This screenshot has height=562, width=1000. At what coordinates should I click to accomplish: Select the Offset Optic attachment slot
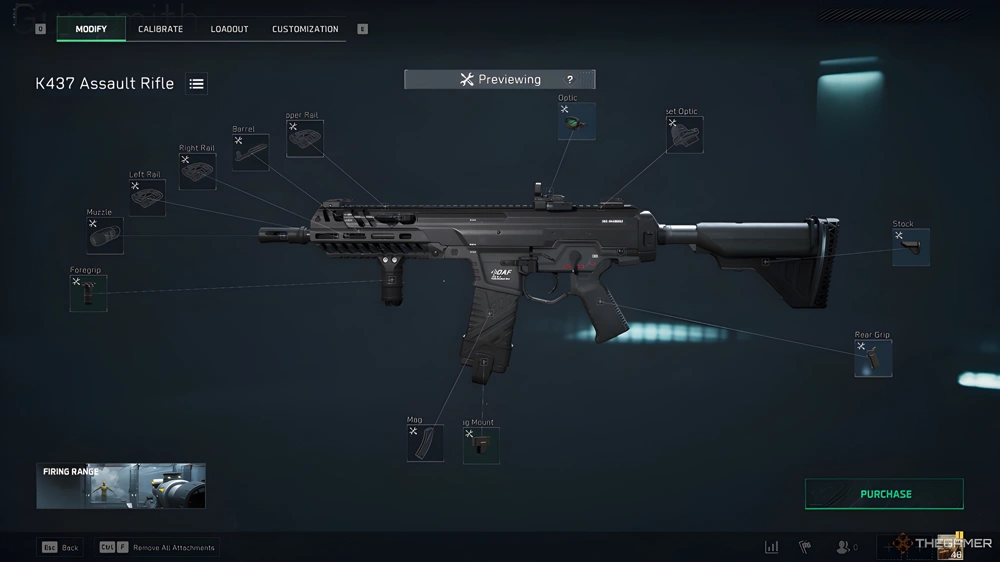tap(685, 135)
